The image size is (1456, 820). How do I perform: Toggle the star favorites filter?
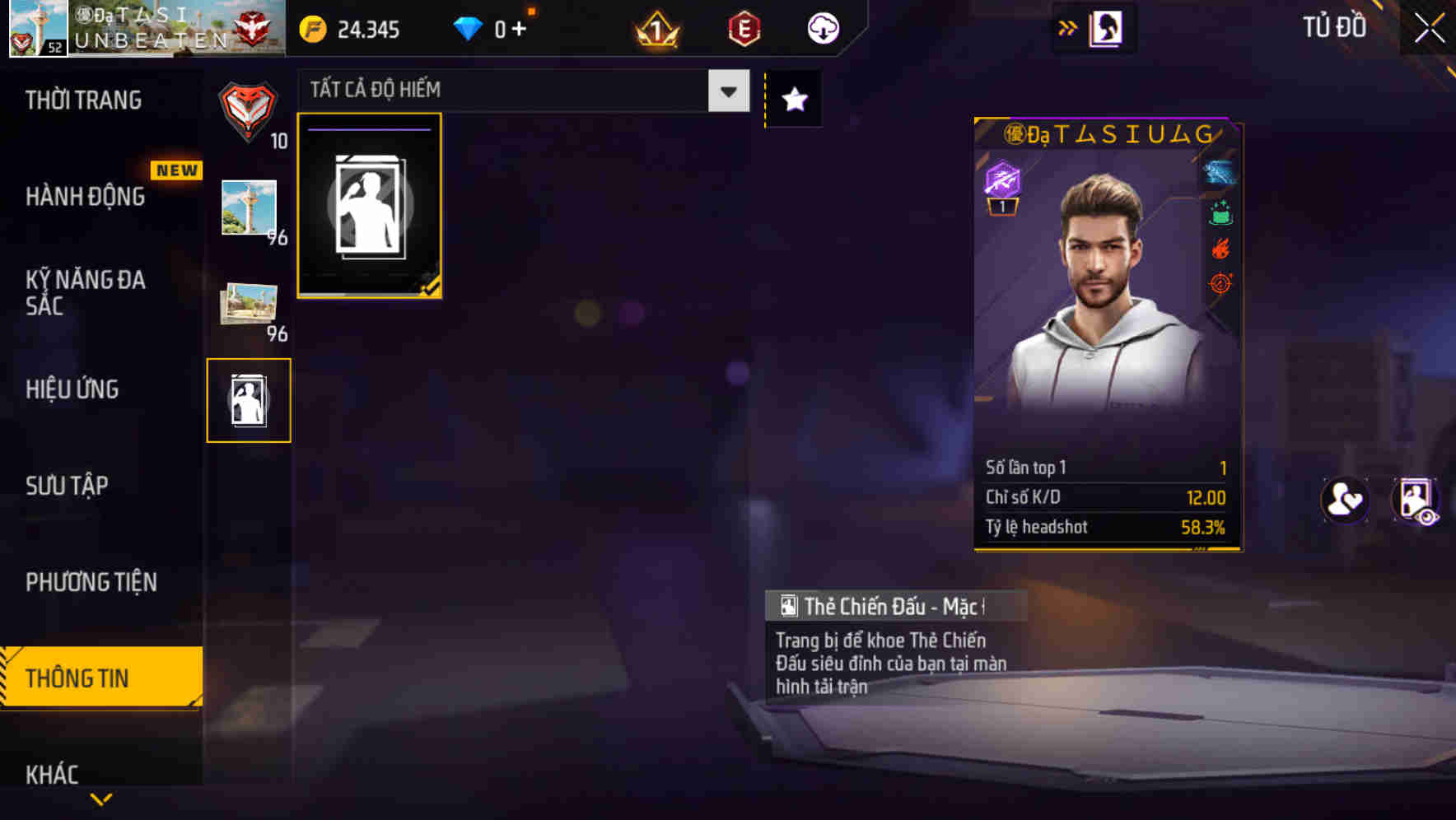click(793, 99)
